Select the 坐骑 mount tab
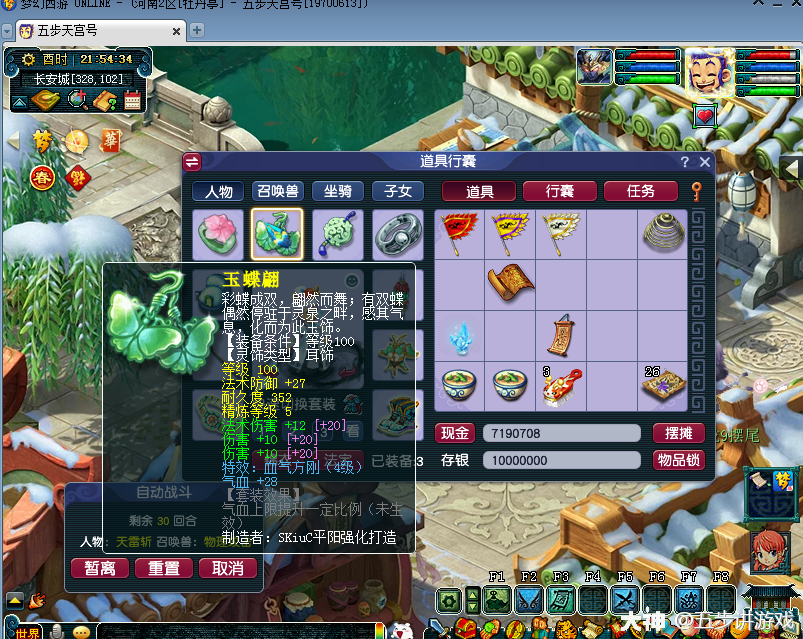The width and height of the screenshot is (803, 639). (337, 192)
